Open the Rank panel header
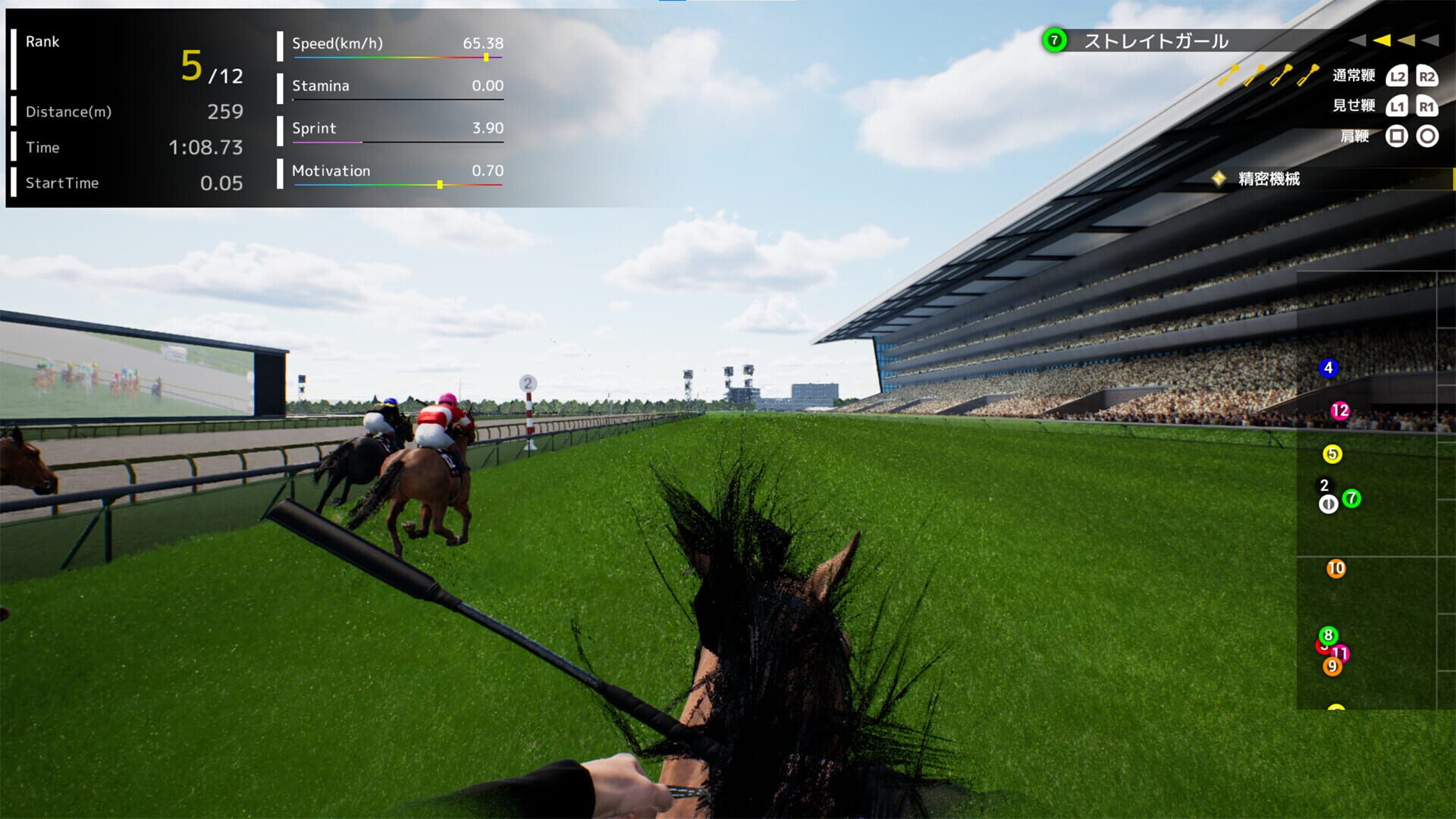The height and width of the screenshot is (819, 1456). 43,42
